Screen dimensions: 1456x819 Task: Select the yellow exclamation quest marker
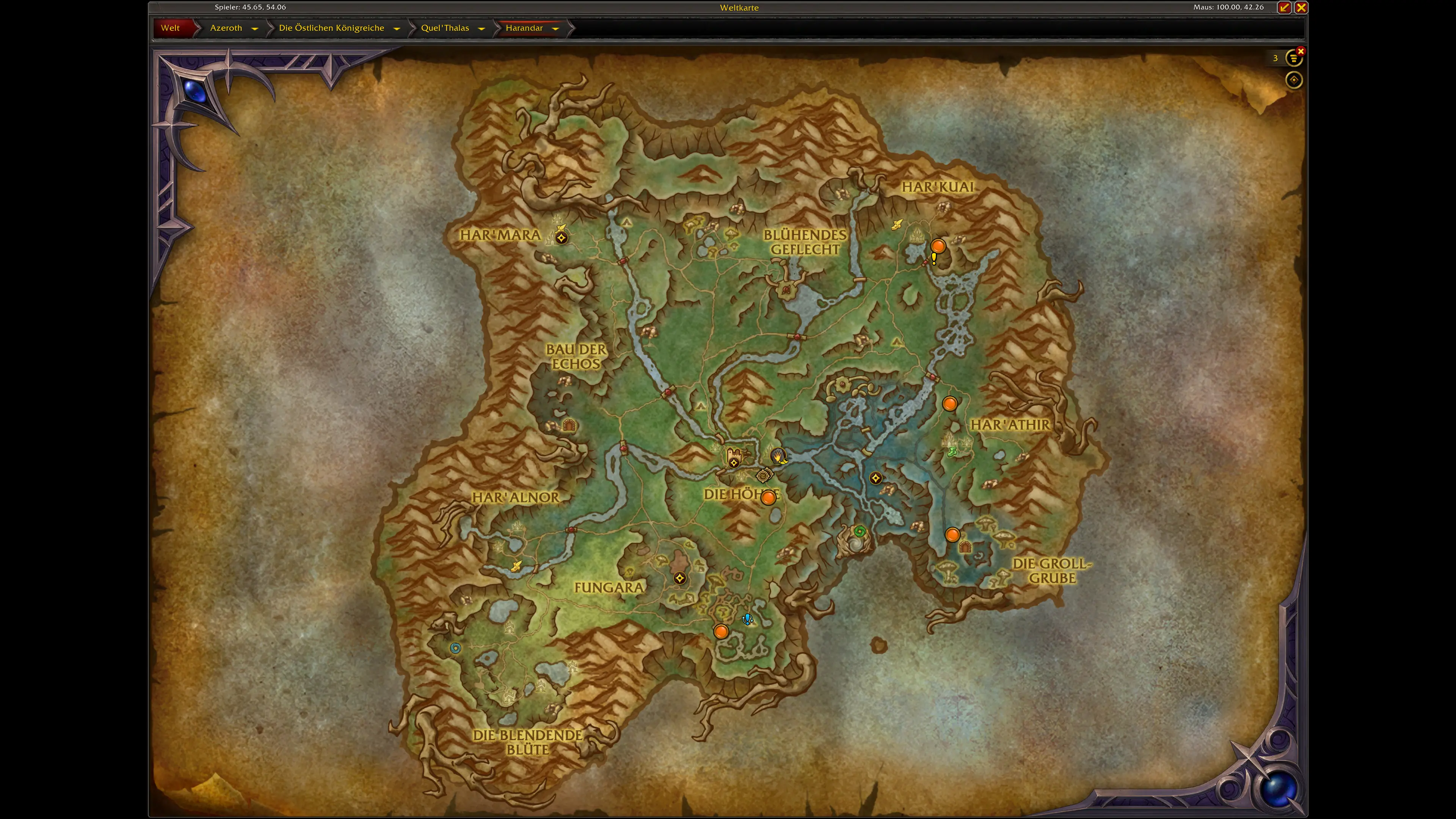pos(934,259)
